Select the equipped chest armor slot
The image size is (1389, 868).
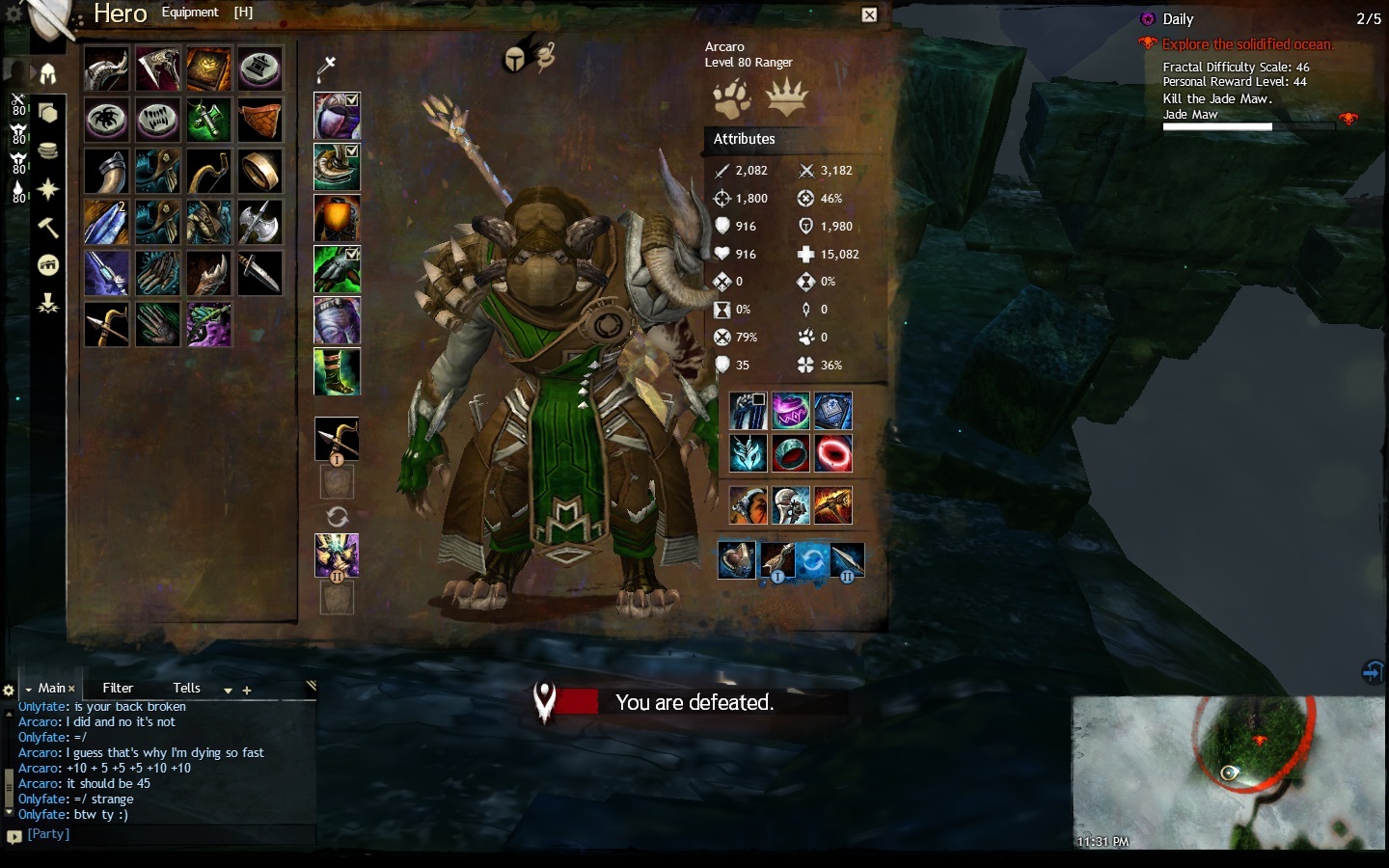click(337, 218)
